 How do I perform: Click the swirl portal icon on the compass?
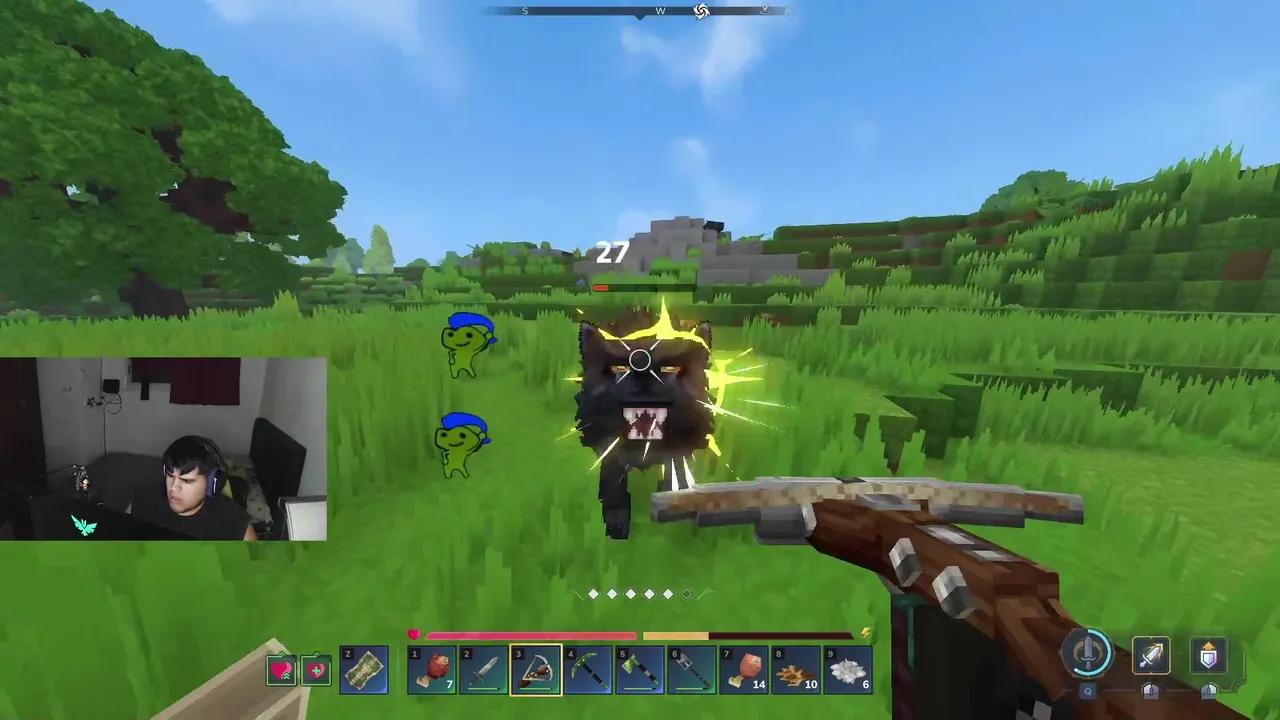click(x=701, y=11)
